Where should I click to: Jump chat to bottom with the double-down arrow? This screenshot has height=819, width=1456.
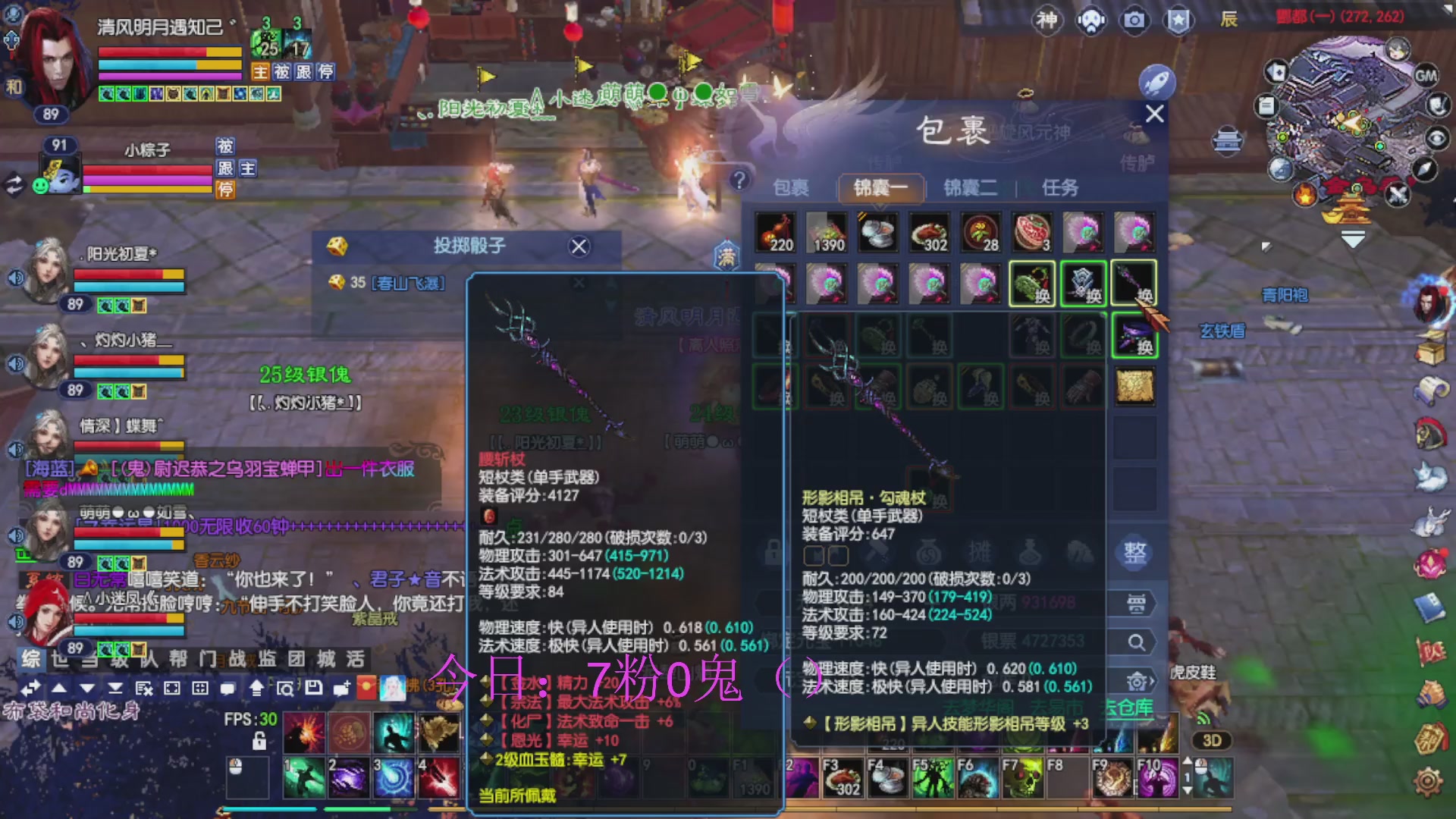(116, 689)
